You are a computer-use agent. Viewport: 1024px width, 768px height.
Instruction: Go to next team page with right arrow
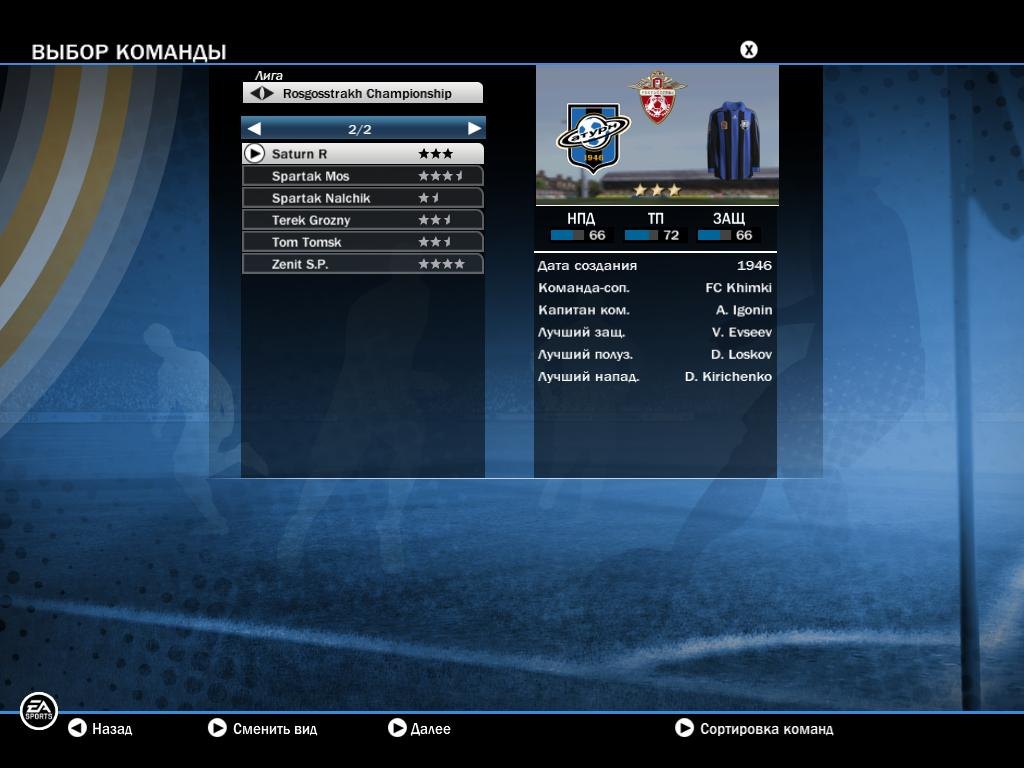(474, 129)
